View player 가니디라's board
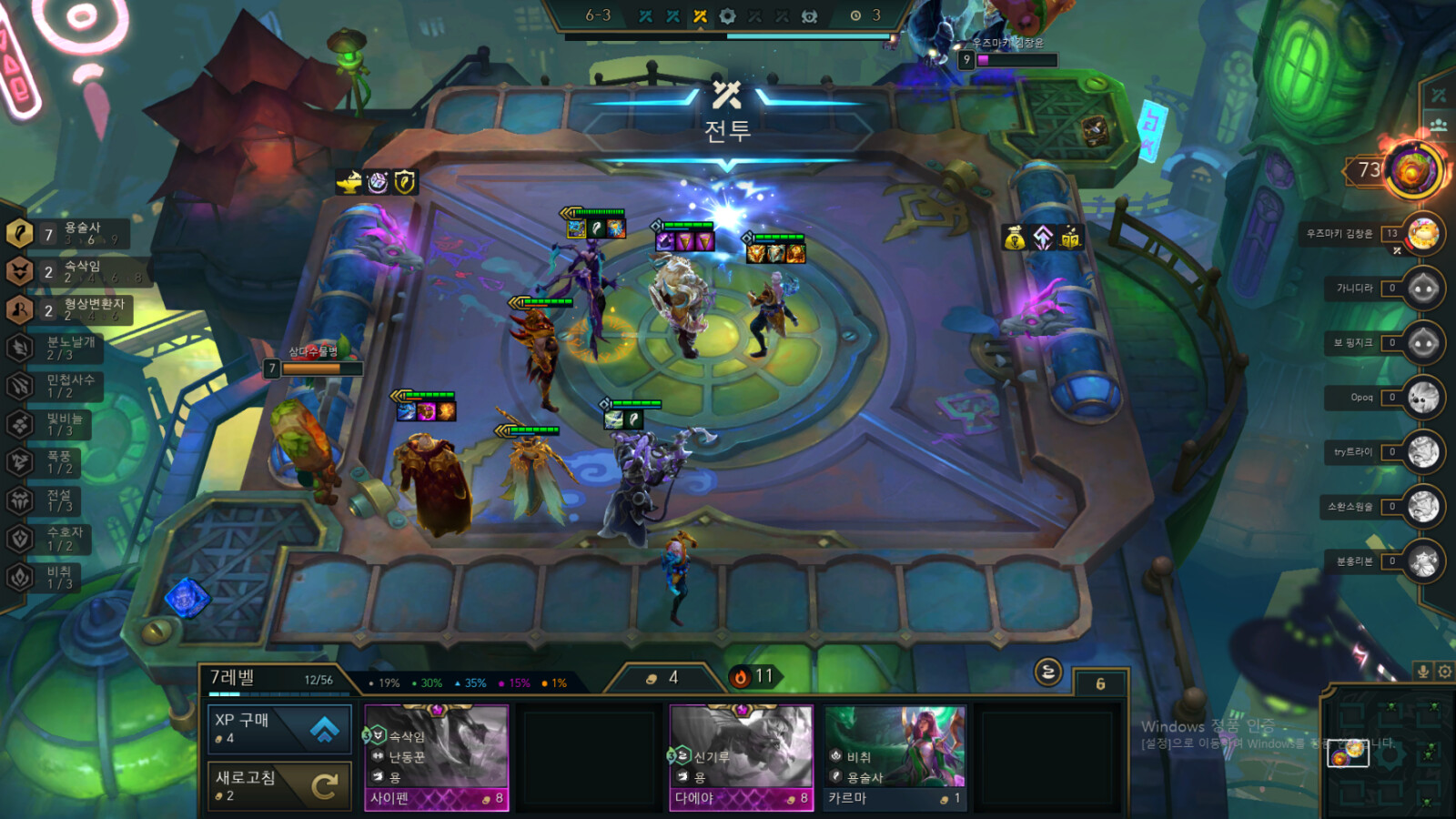 coord(1422,288)
